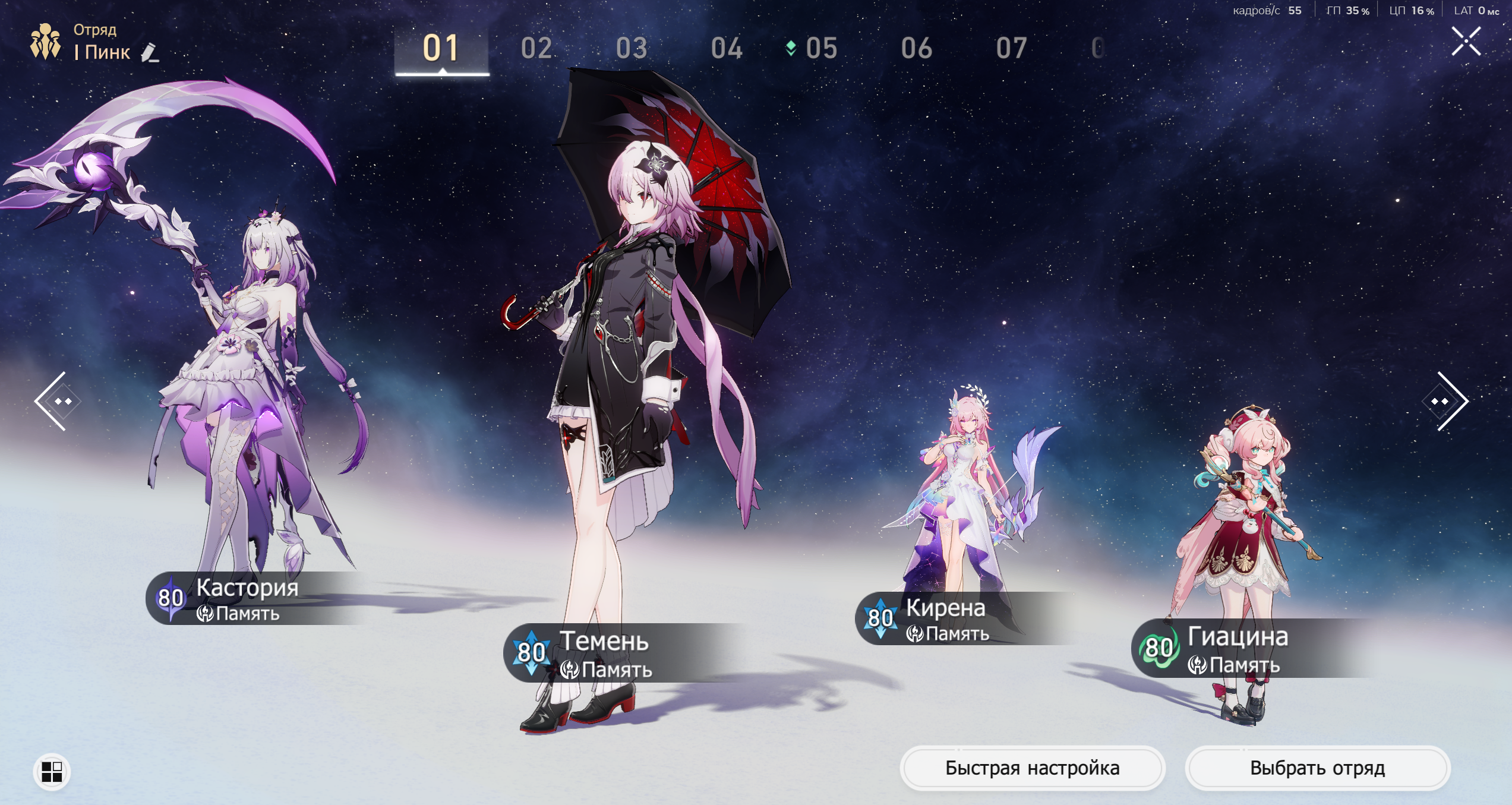Select team tab 03

click(631, 48)
